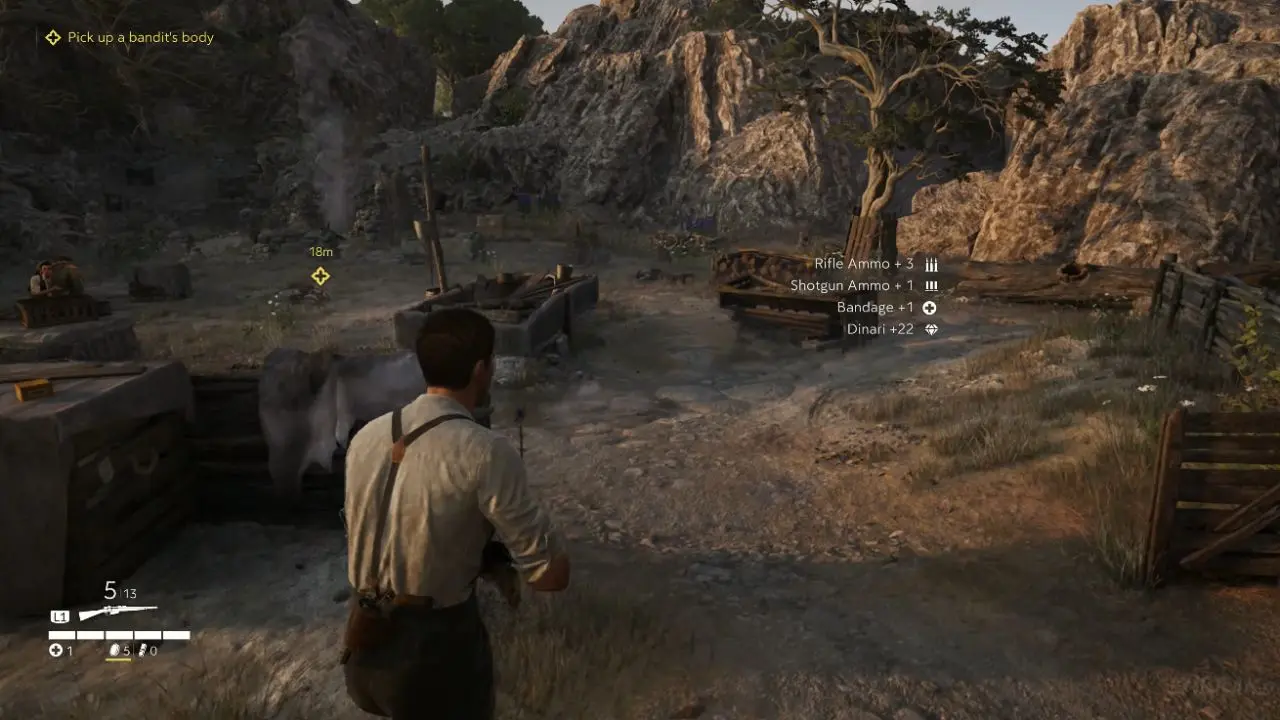The image size is (1280, 720).
Task: Click the Rifle Ammo +3 pickup notification
Action: (865, 264)
